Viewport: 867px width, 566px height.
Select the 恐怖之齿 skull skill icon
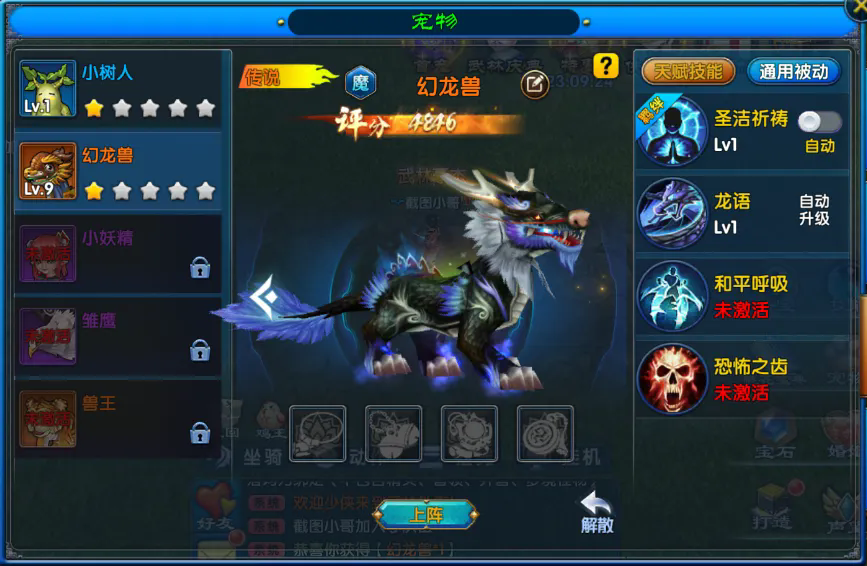coord(672,379)
